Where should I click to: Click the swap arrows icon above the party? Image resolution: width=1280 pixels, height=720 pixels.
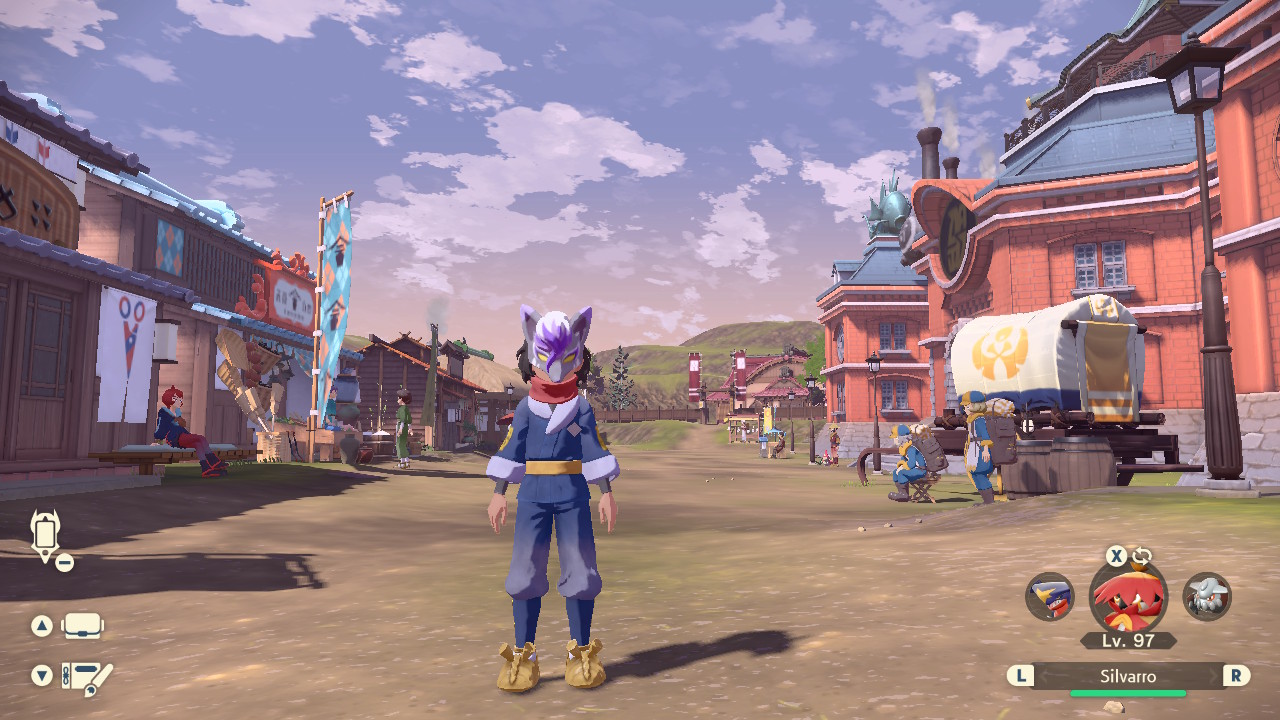pyautogui.click(x=1142, y=557)
